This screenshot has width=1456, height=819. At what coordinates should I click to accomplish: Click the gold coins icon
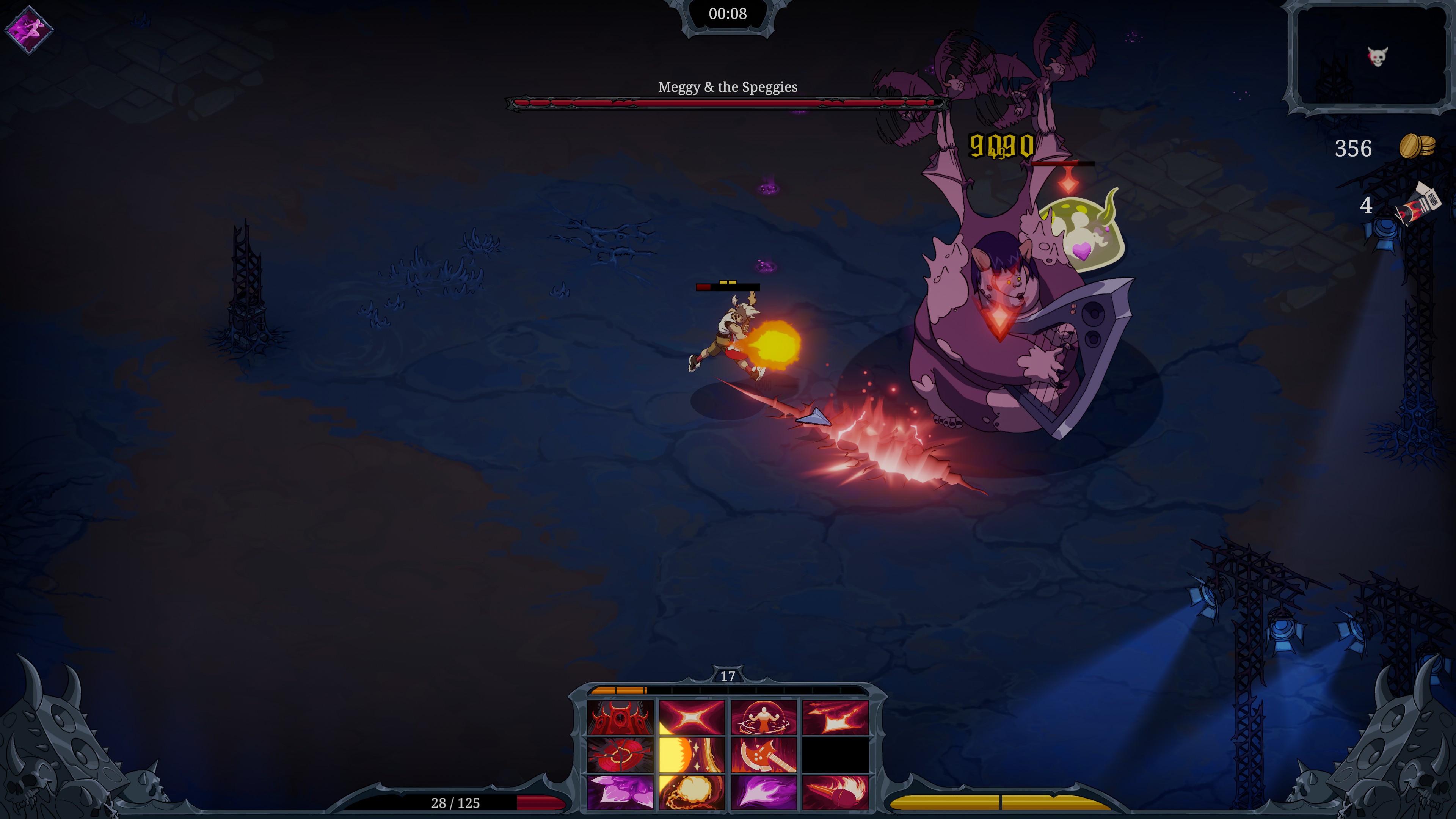[x=1417, y=147]
